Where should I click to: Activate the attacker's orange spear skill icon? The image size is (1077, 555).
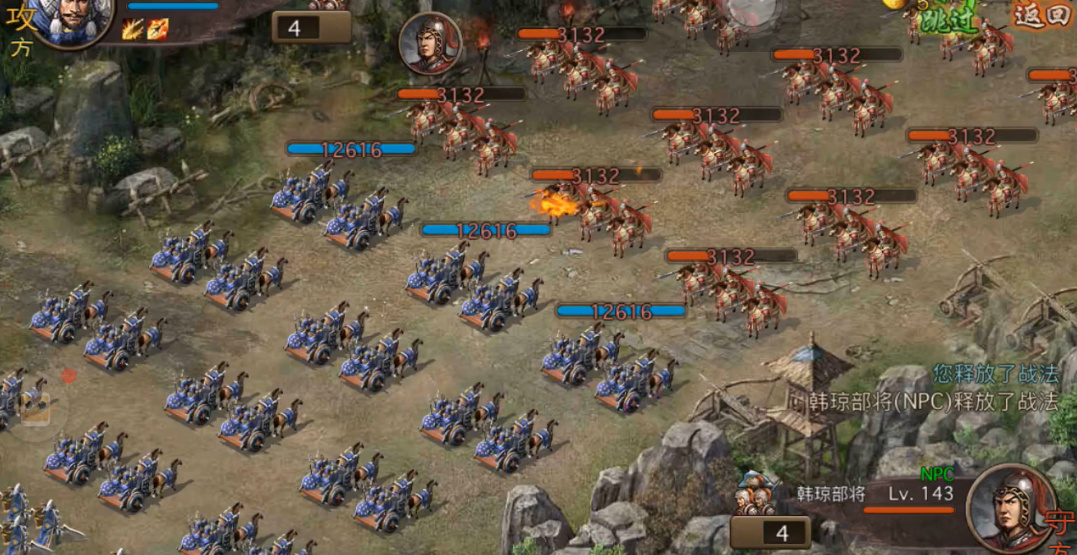coord(157,30)
